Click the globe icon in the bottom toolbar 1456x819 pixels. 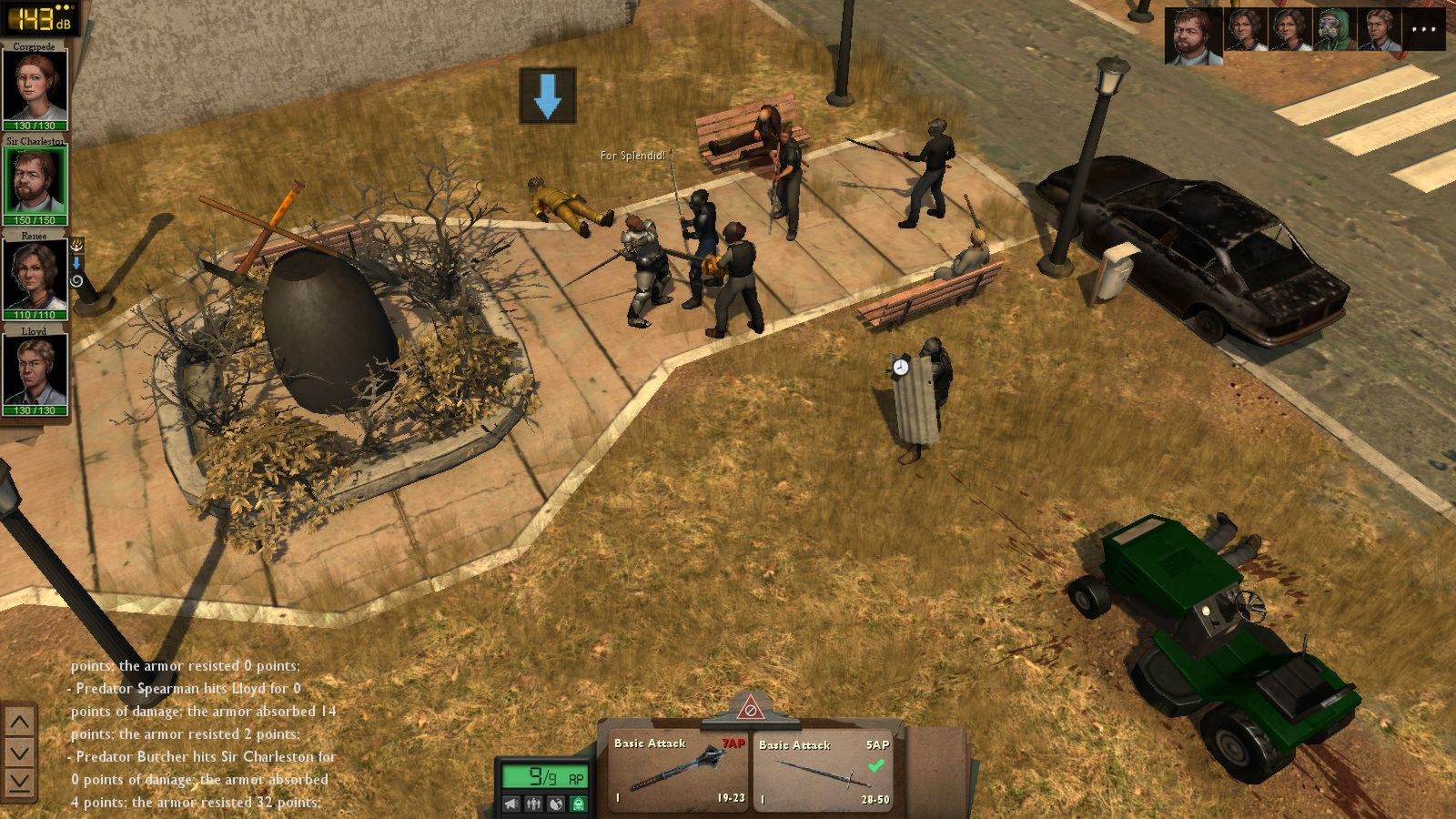click(555, 804)
